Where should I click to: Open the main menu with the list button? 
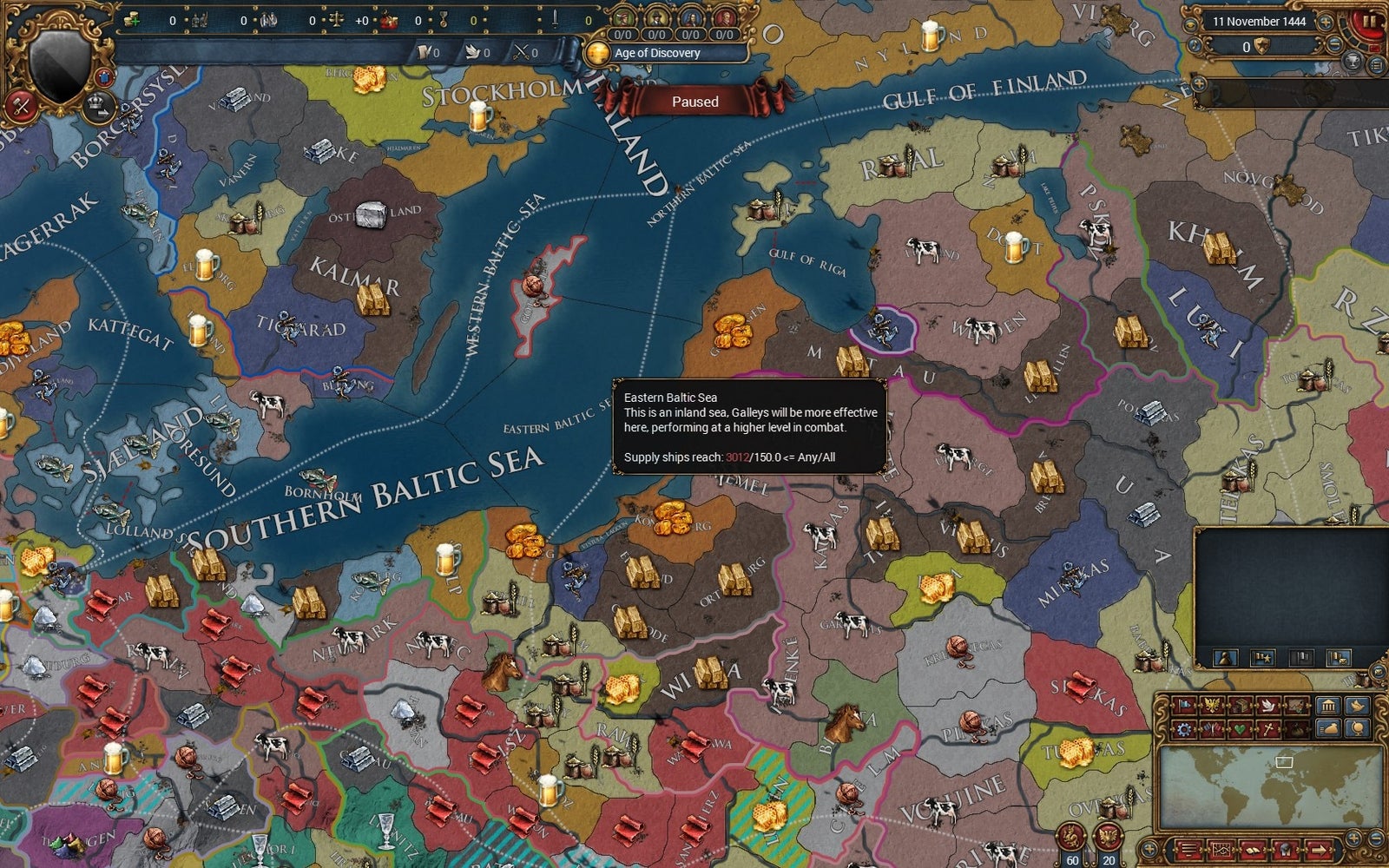click(1375, 64)
